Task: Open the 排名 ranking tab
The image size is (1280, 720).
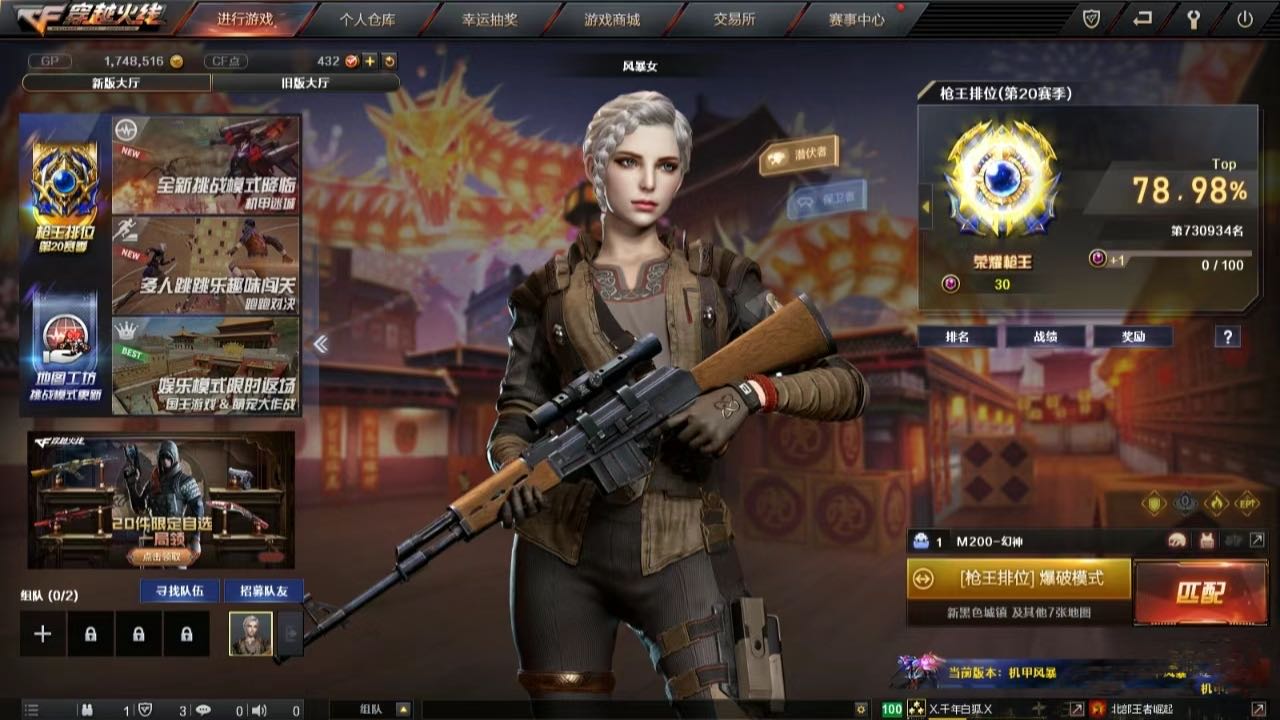Action: tap(957, 337)
